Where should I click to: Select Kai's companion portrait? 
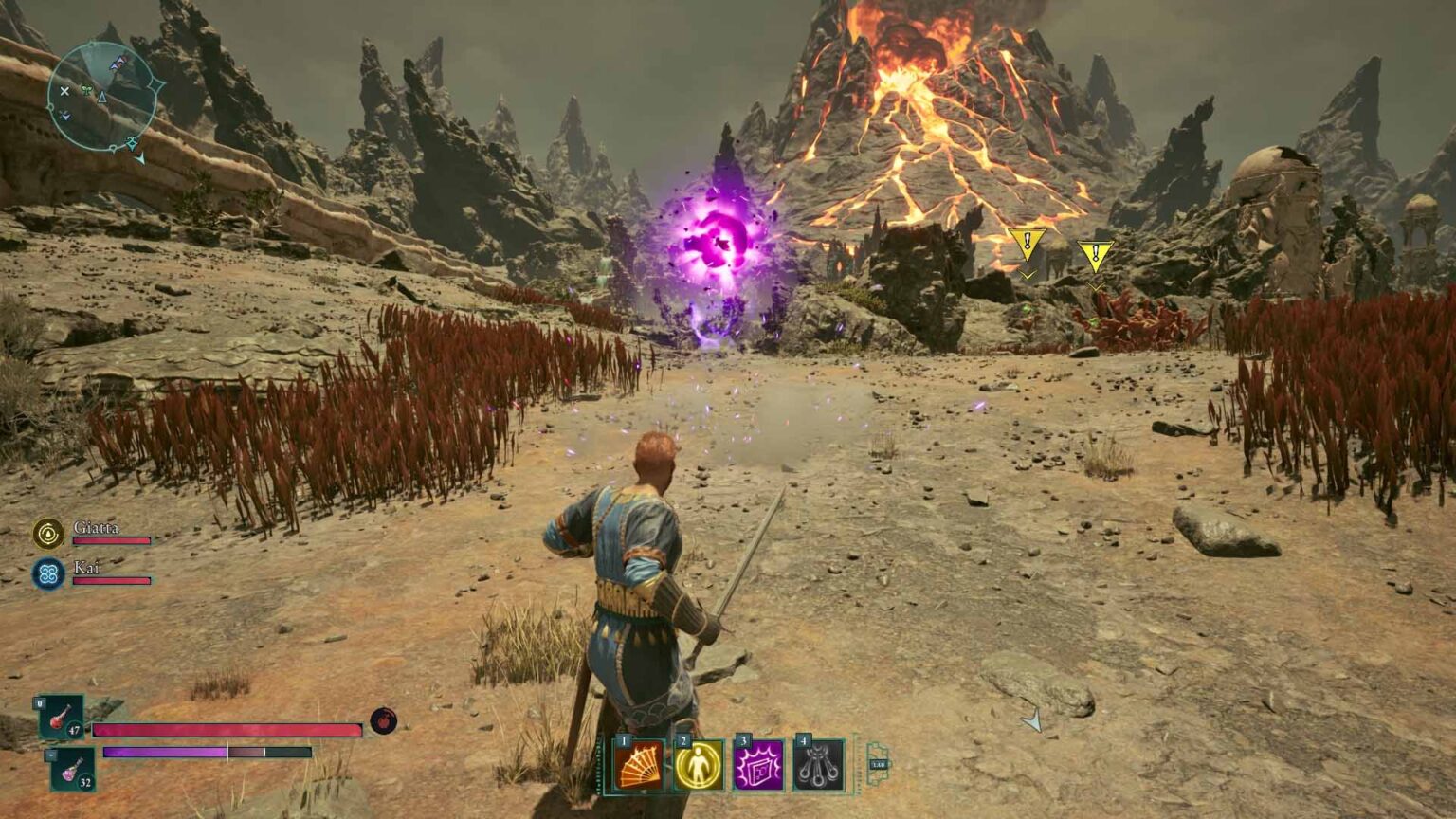pyautogui.click(x=47, y=573)
